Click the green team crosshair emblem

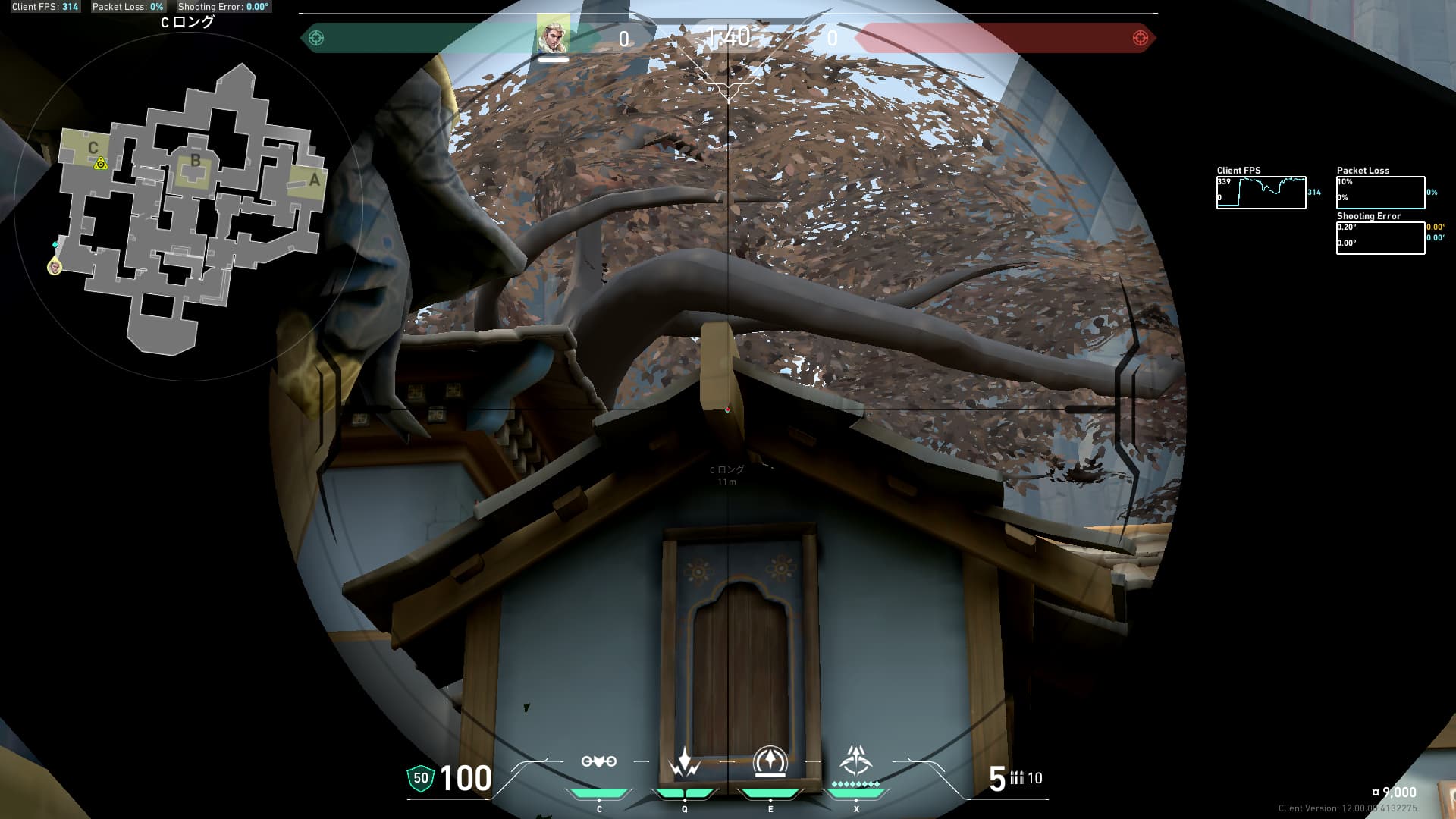316,38
